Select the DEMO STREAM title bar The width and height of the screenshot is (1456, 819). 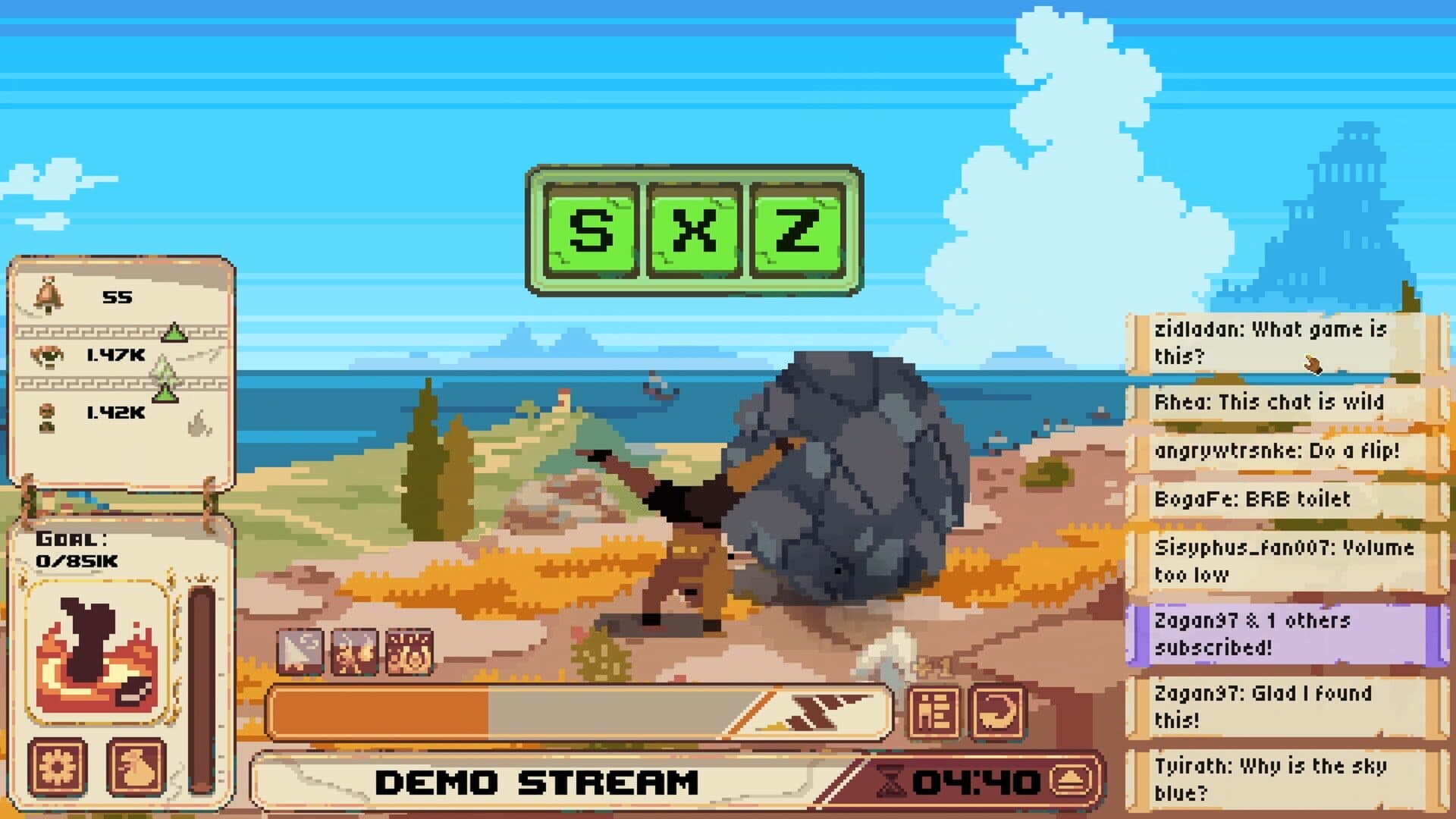pos(538,780)
